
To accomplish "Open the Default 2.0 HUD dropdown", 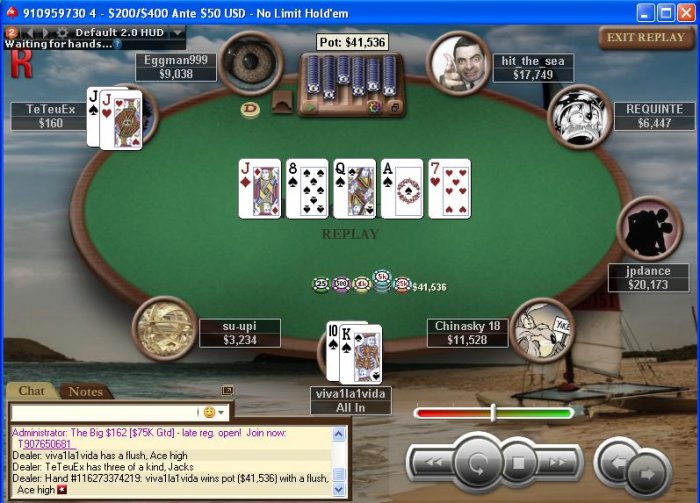I will point(178,32).
